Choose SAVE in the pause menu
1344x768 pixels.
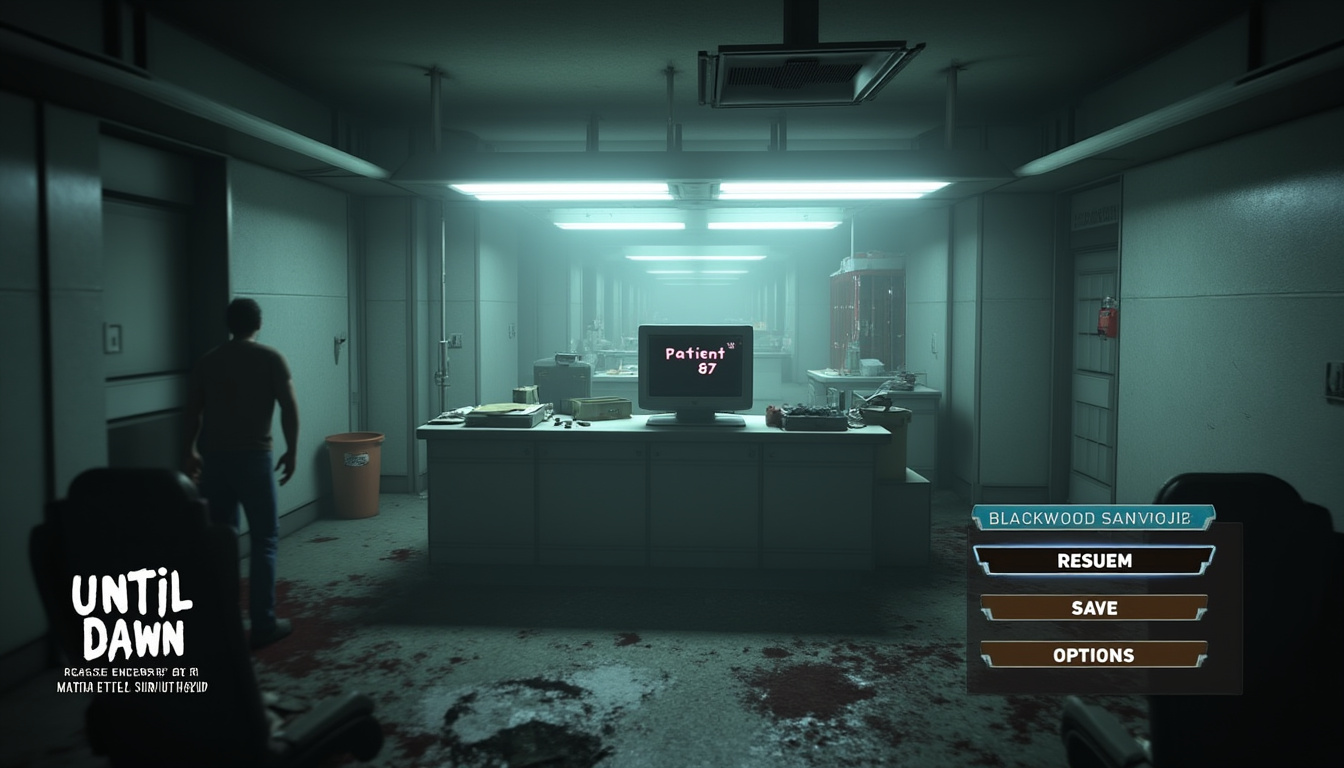click(1094, 608)
